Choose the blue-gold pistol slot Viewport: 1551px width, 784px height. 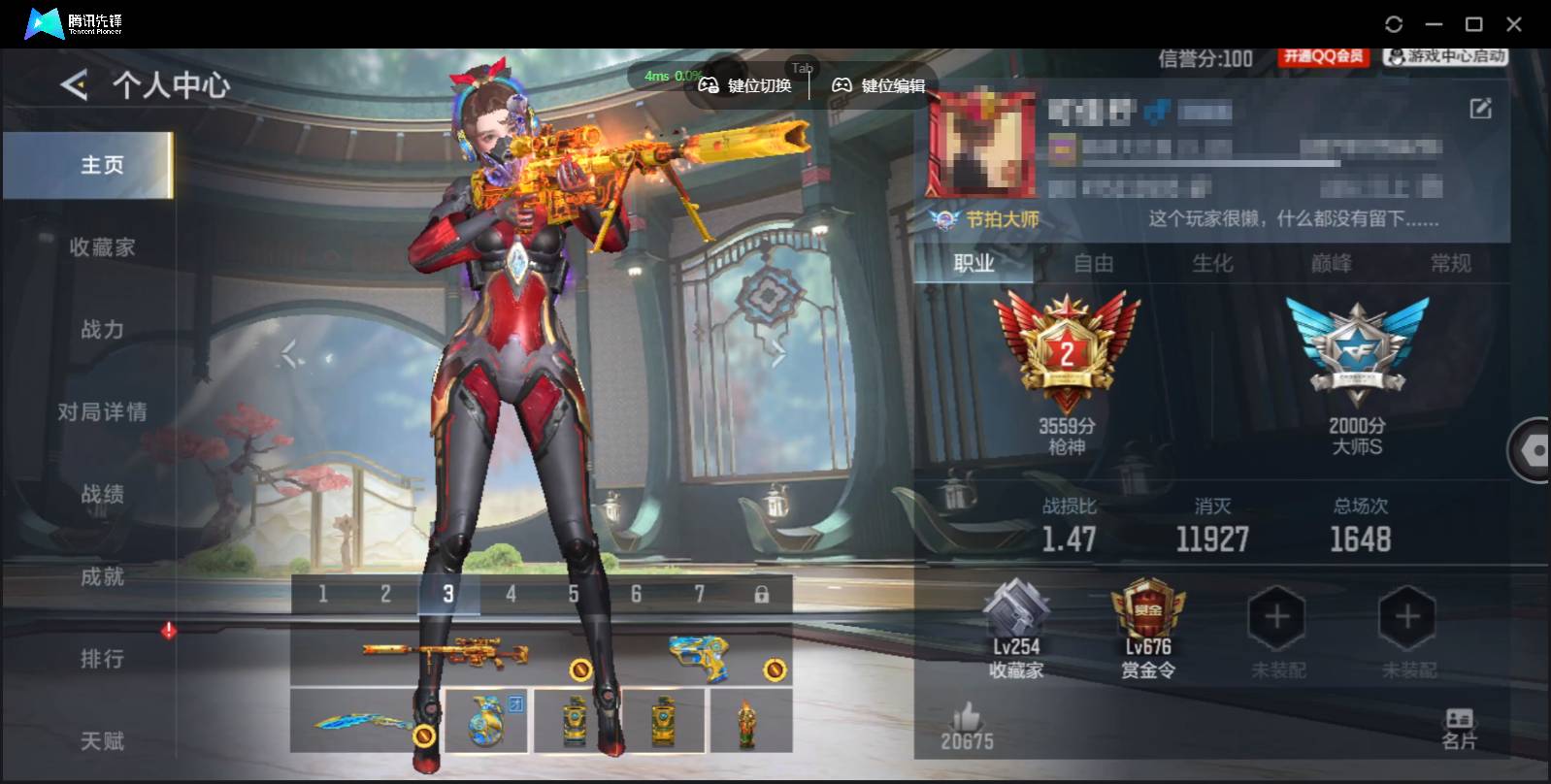click(701, 658)
